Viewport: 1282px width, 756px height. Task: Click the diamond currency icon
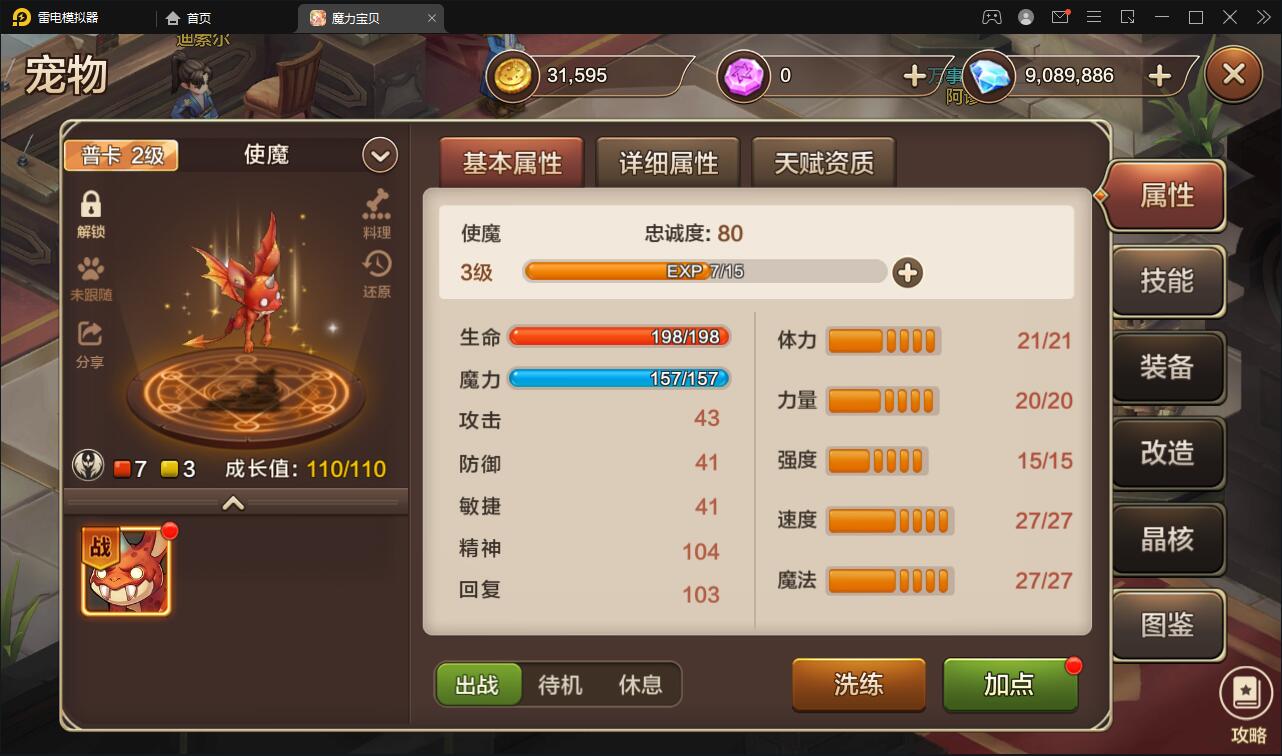(988, 75)
